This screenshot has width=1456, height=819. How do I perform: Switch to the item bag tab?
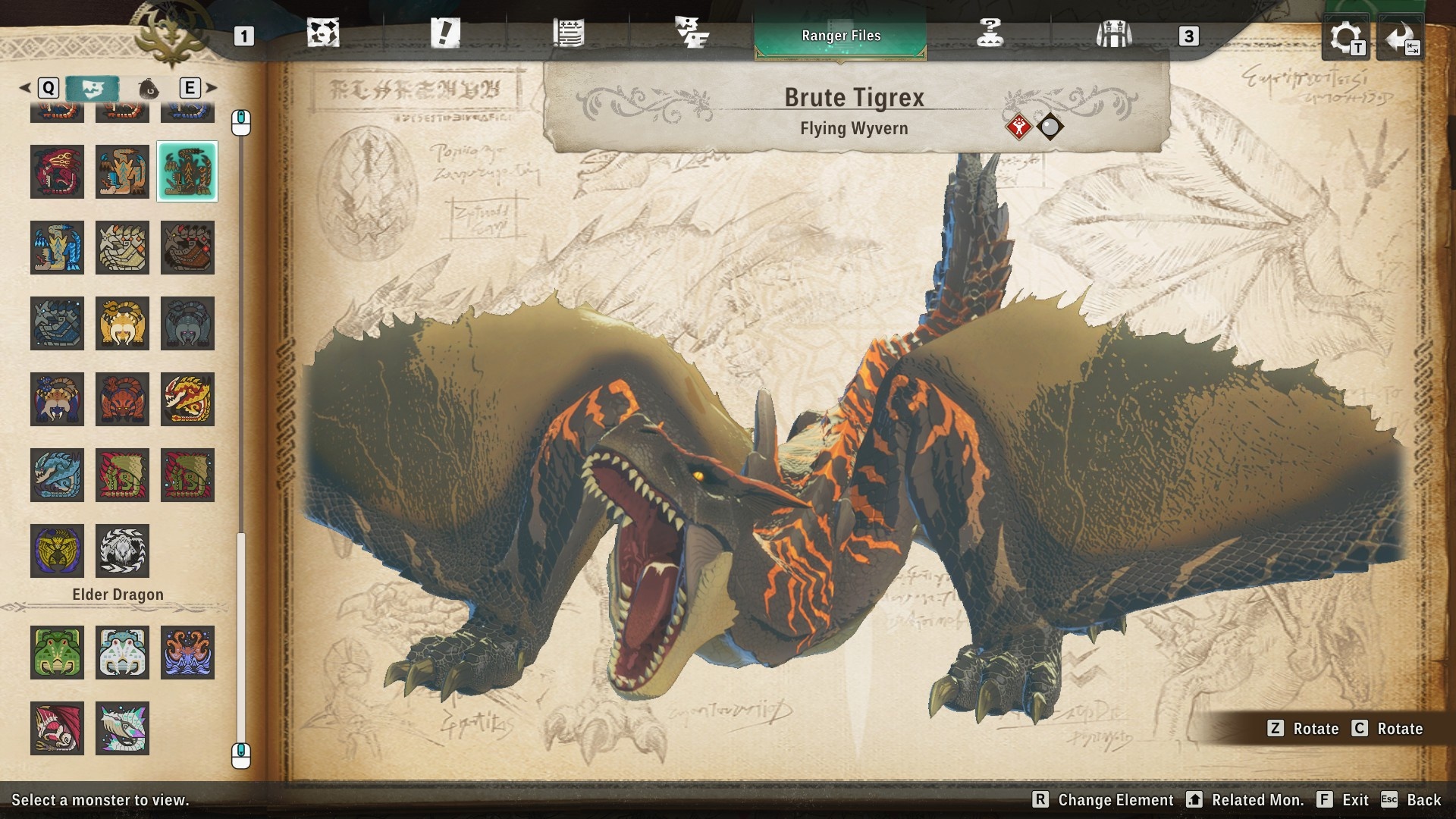pyautogui.click(x=149, y=88)
